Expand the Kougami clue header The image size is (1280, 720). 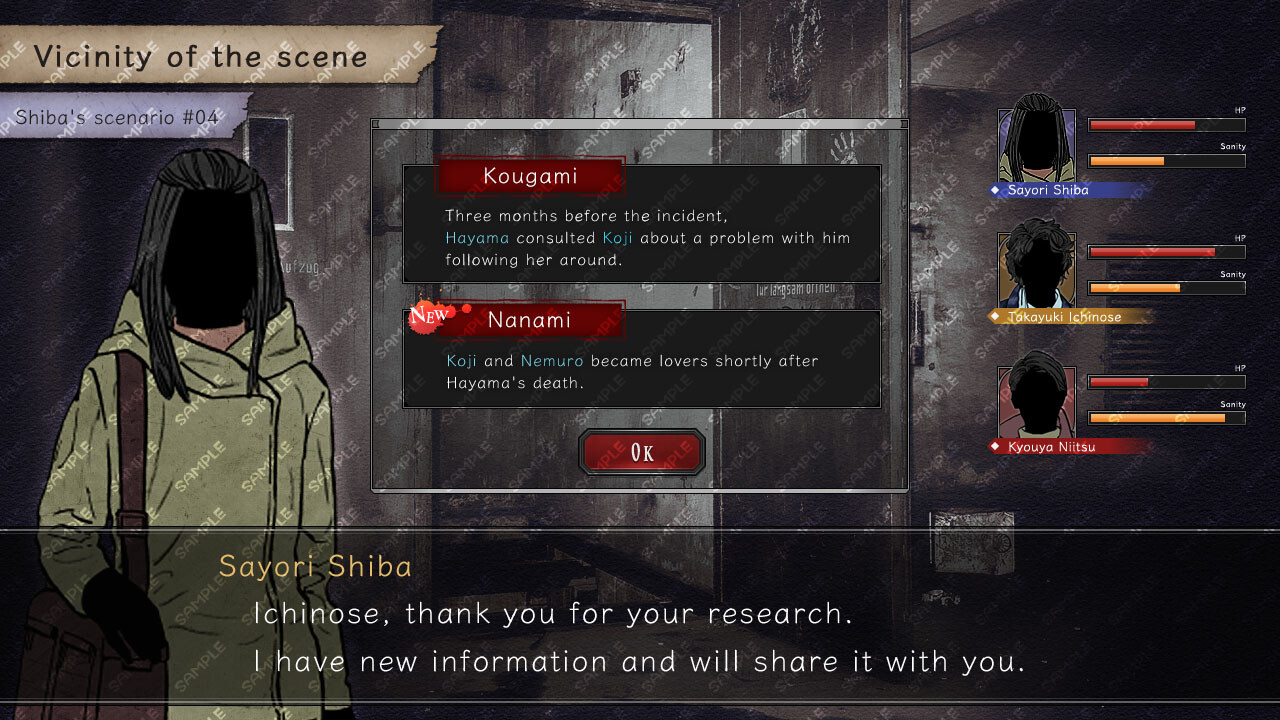click(530, 176)
